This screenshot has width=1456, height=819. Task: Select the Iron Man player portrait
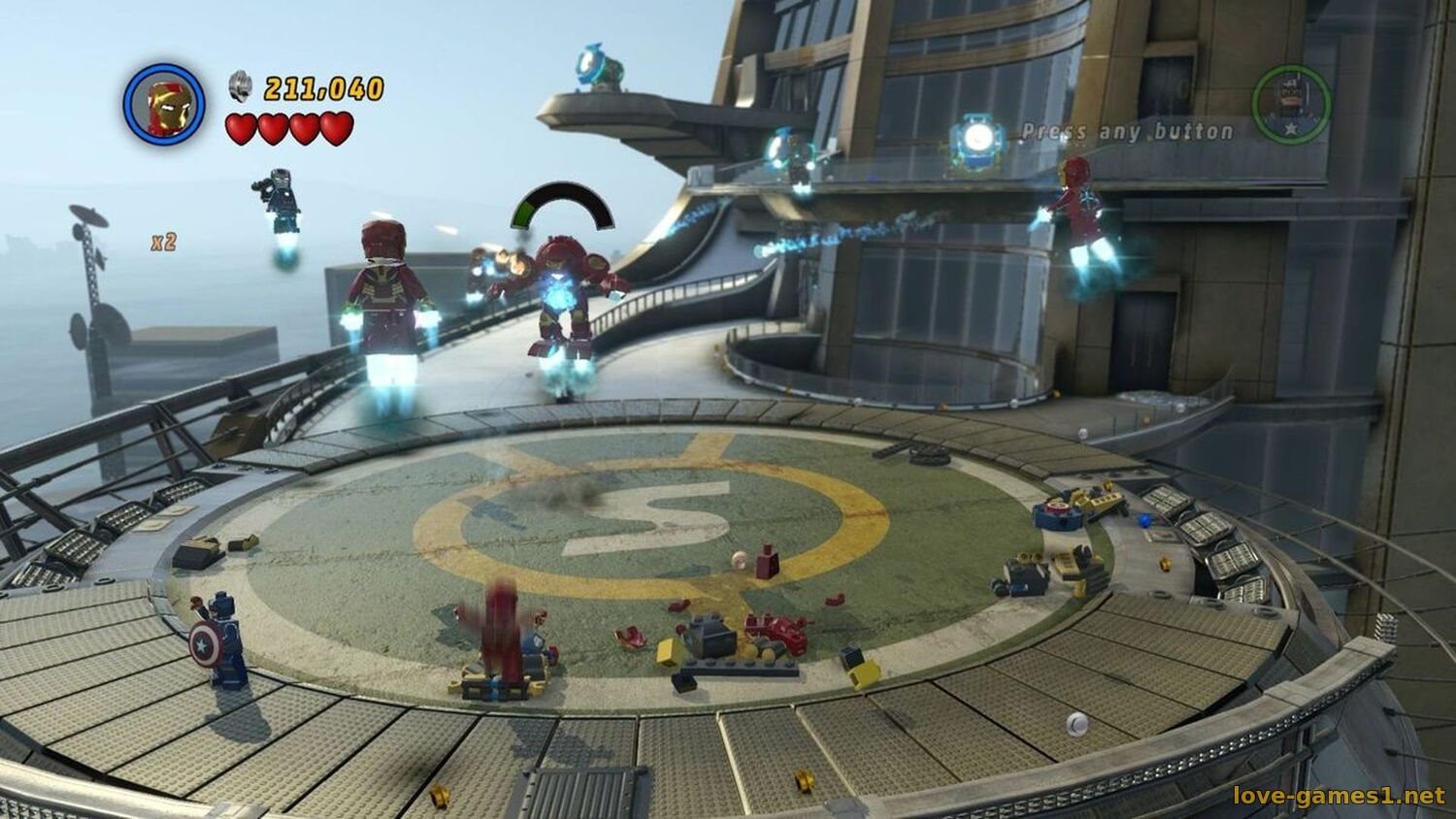coord(164,105)
